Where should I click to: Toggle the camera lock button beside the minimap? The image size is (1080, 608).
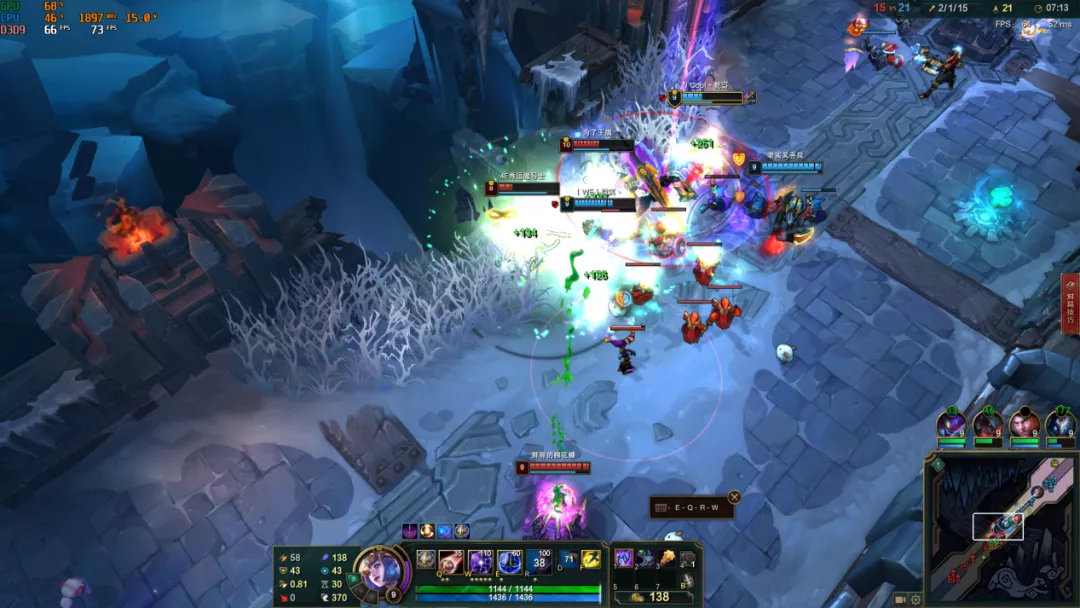click(x=901, y=599)
